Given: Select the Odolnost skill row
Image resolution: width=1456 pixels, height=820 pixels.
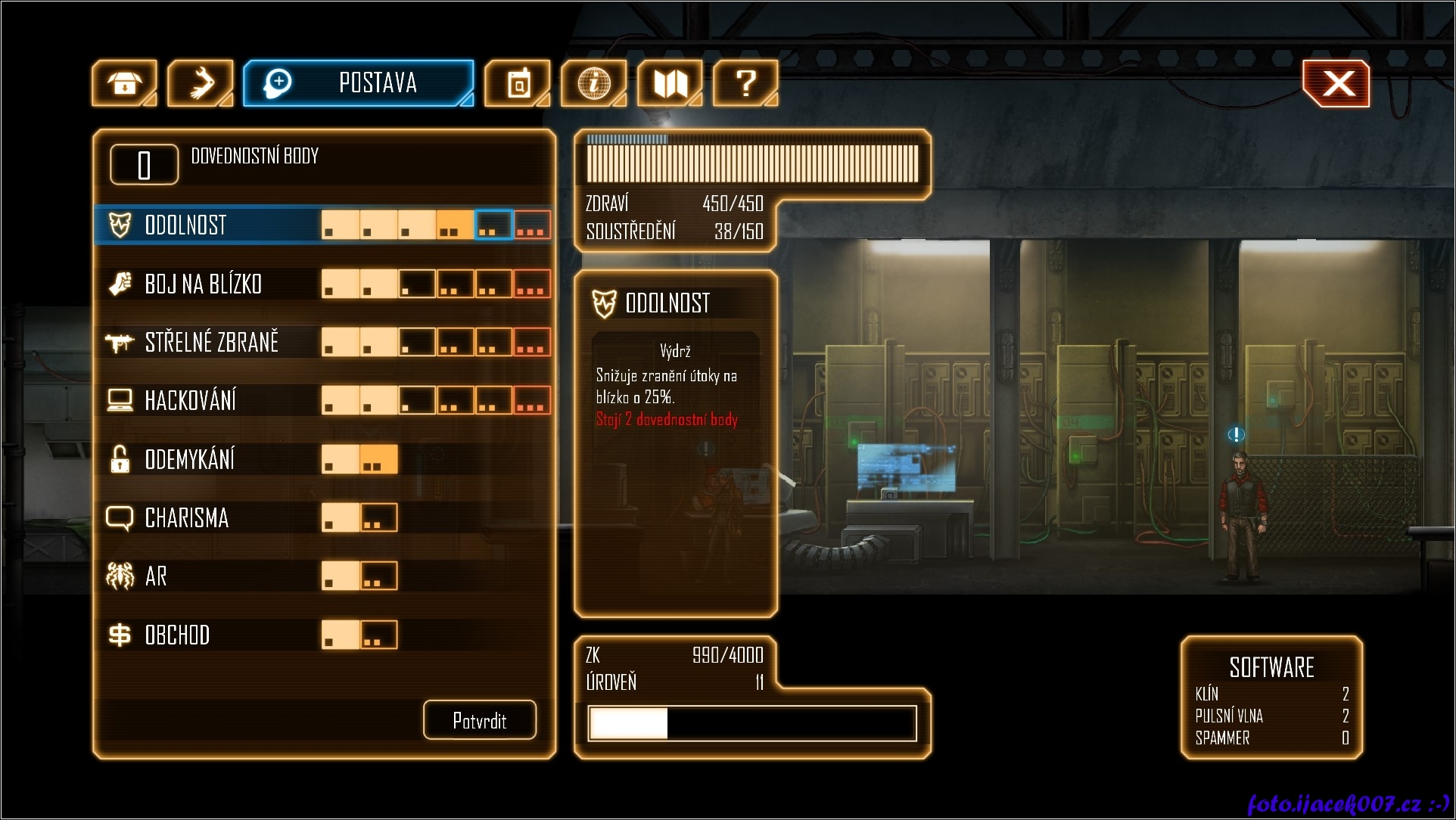Looking at the screenshot, I should point(186,225).
